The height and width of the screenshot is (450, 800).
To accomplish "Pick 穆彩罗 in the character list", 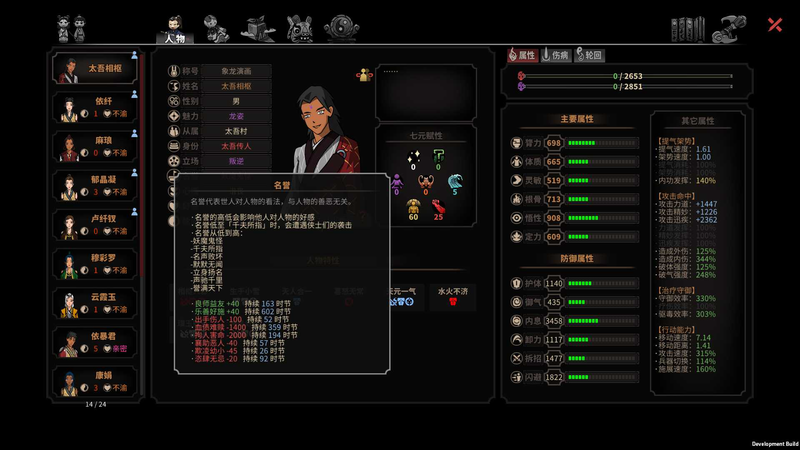I will click(x=96, y=264).
